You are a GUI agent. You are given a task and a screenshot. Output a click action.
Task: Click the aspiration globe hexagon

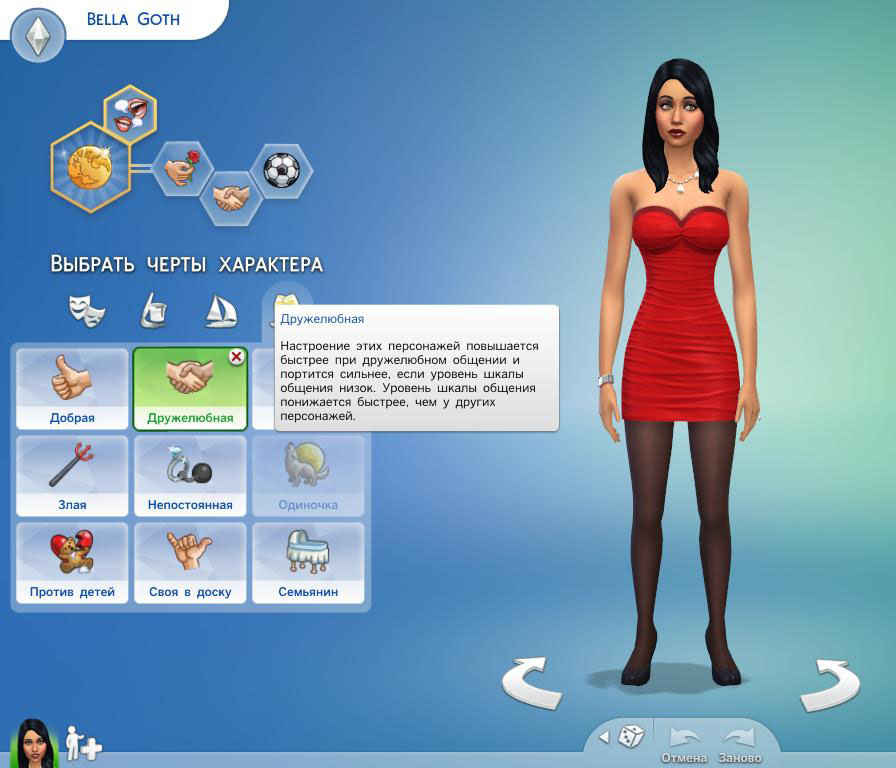click(x=89, y=167)
